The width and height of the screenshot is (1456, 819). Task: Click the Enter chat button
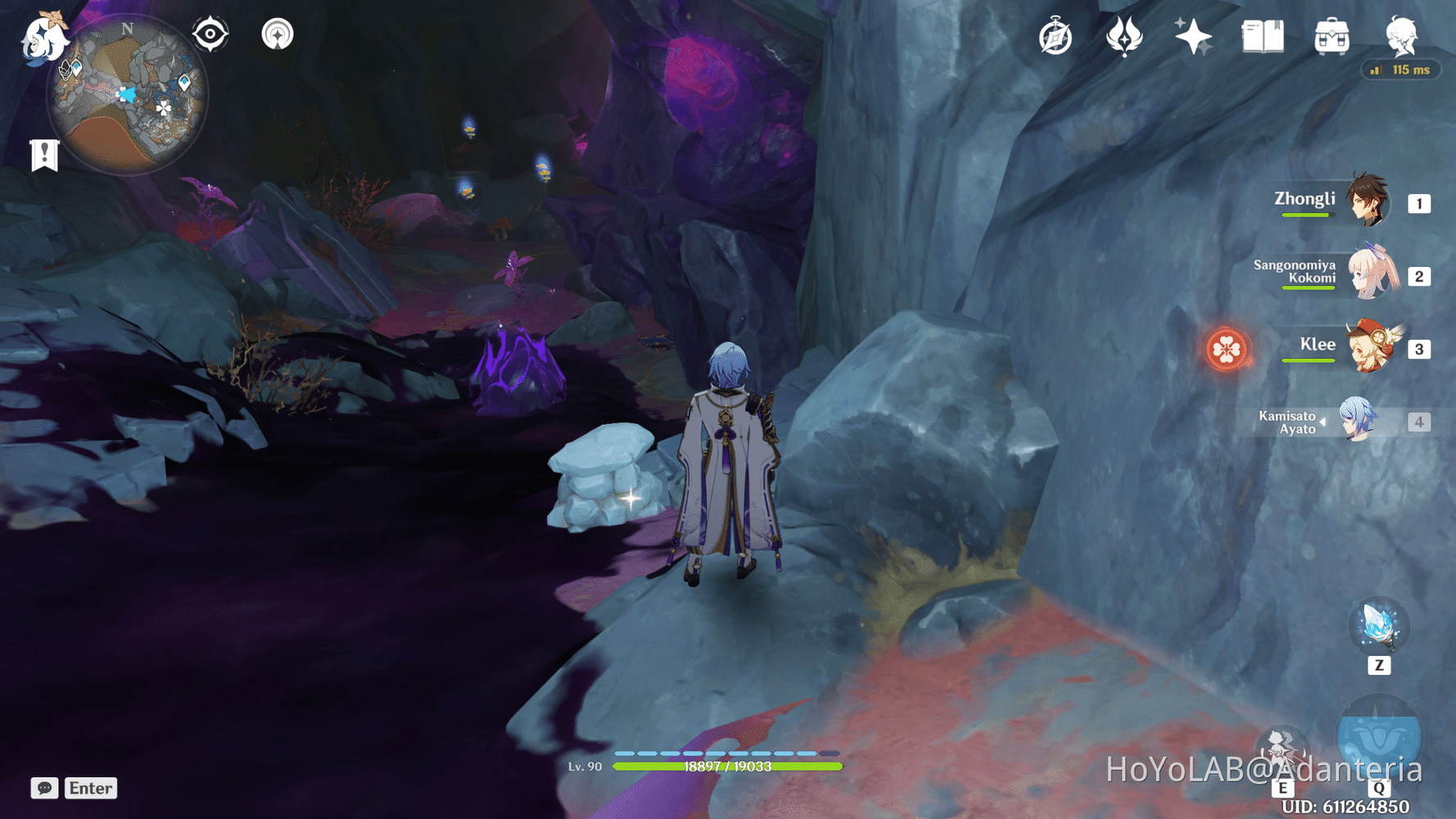click(90, 788)
